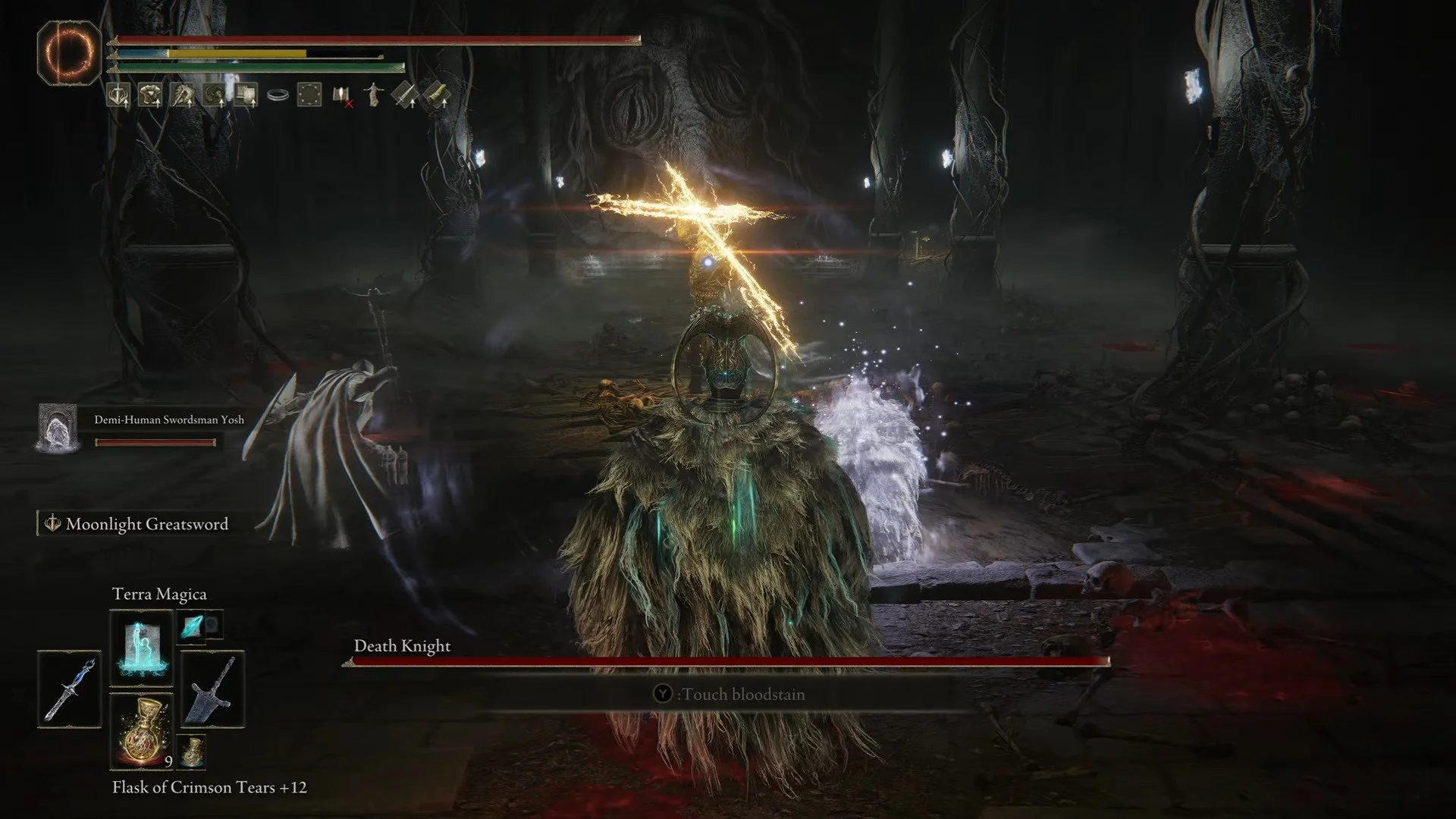The image size is (1456, 819).
Task: Inspect the chest armor buff icon
Action: 150,96
